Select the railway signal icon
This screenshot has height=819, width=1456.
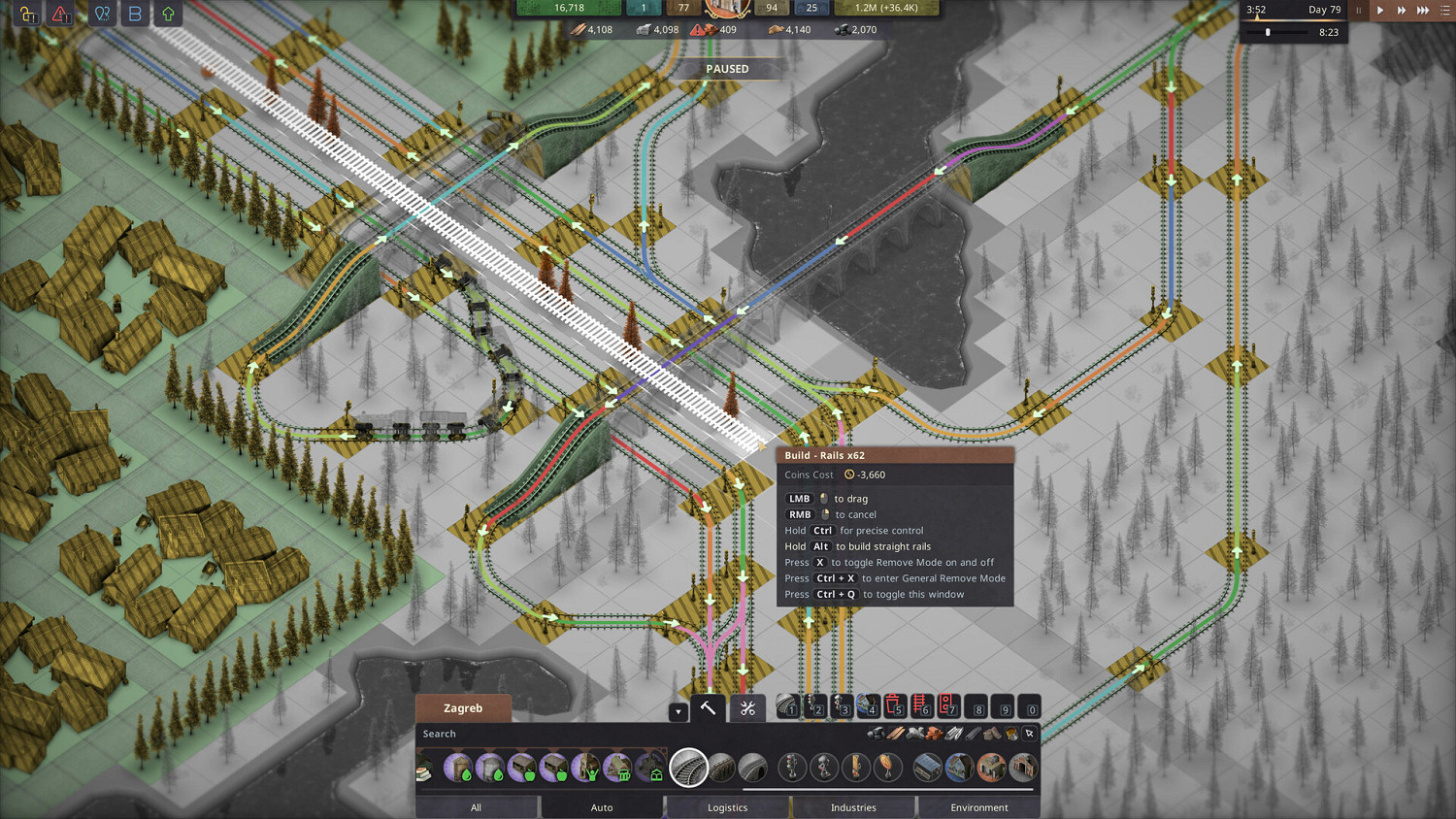791,769
